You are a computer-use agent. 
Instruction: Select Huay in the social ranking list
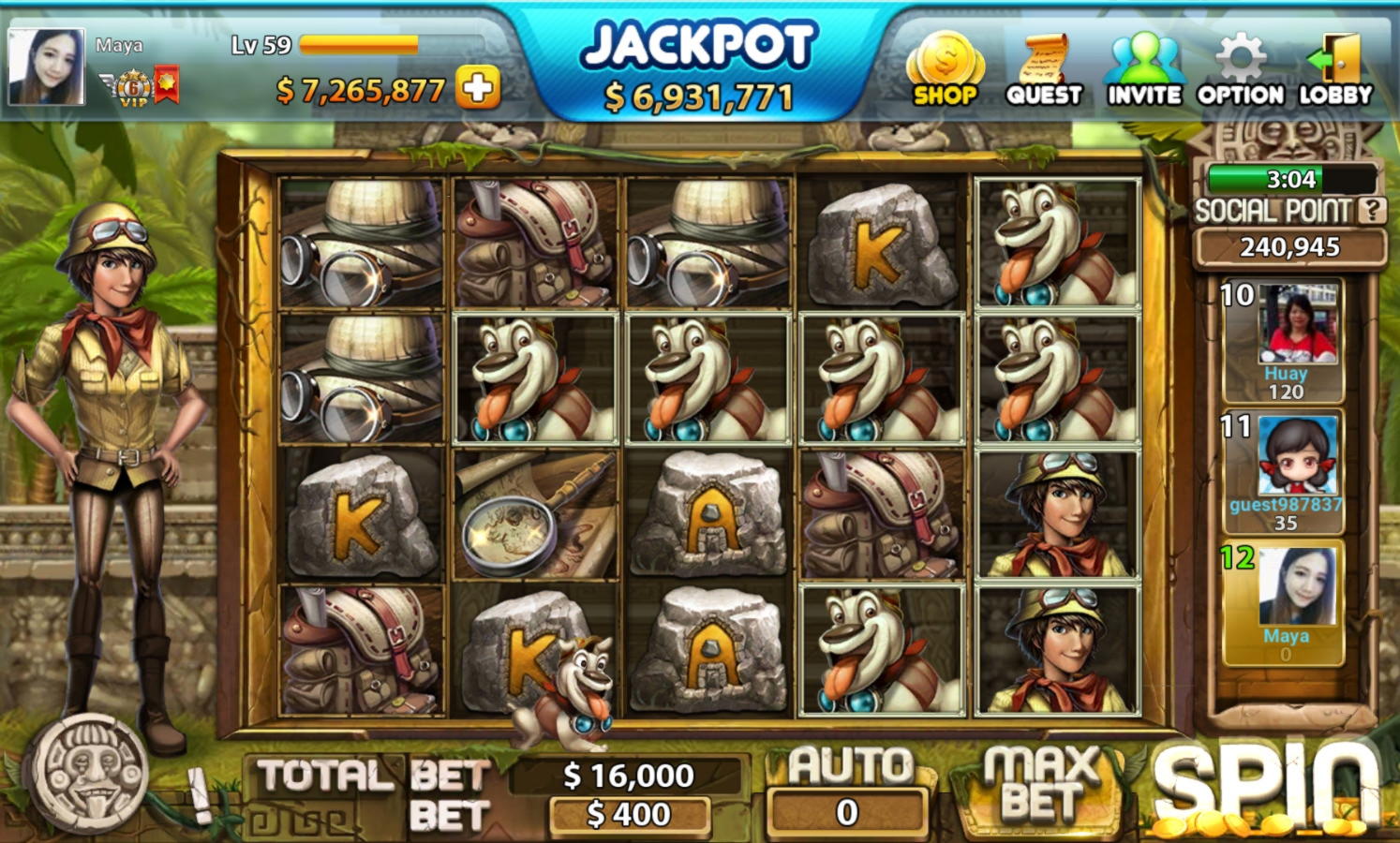point(1284,341)
